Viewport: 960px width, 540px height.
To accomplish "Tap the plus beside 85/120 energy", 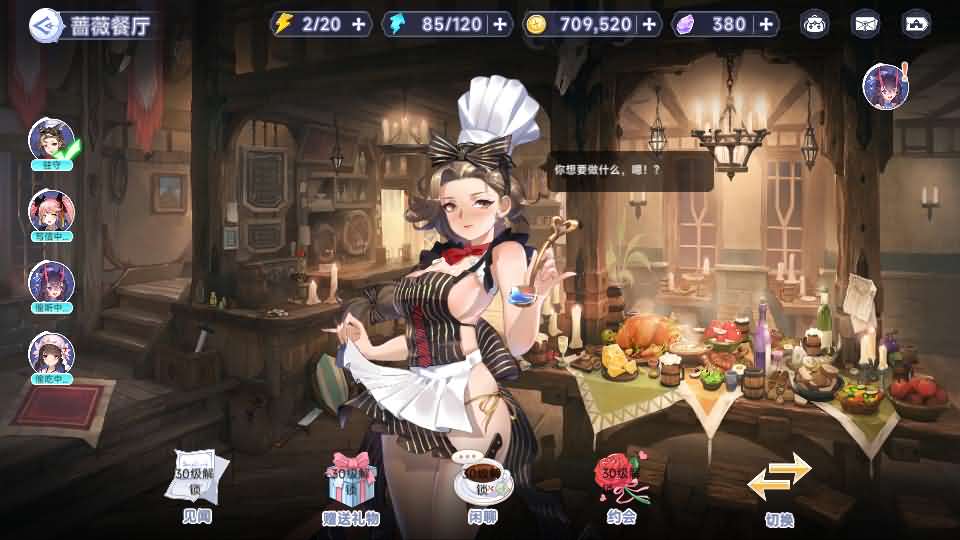I will (501, 24).
